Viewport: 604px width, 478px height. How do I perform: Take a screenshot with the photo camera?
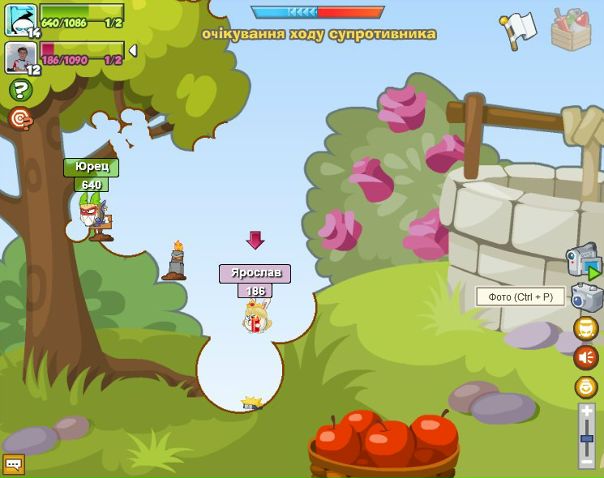pyautogui.click(x=585, y=297)
